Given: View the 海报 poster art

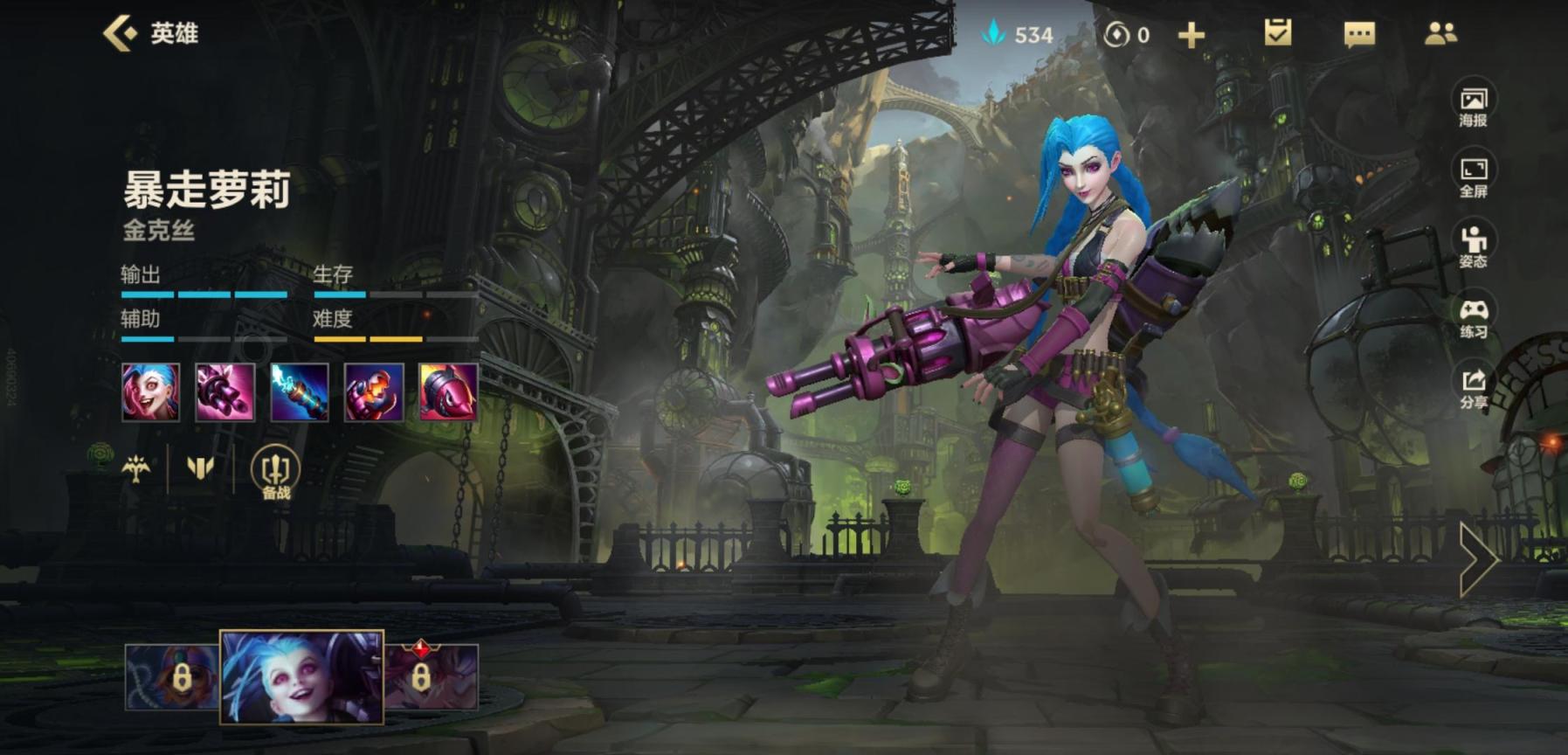Looking at the screenshot, I should coord(1473,107).
